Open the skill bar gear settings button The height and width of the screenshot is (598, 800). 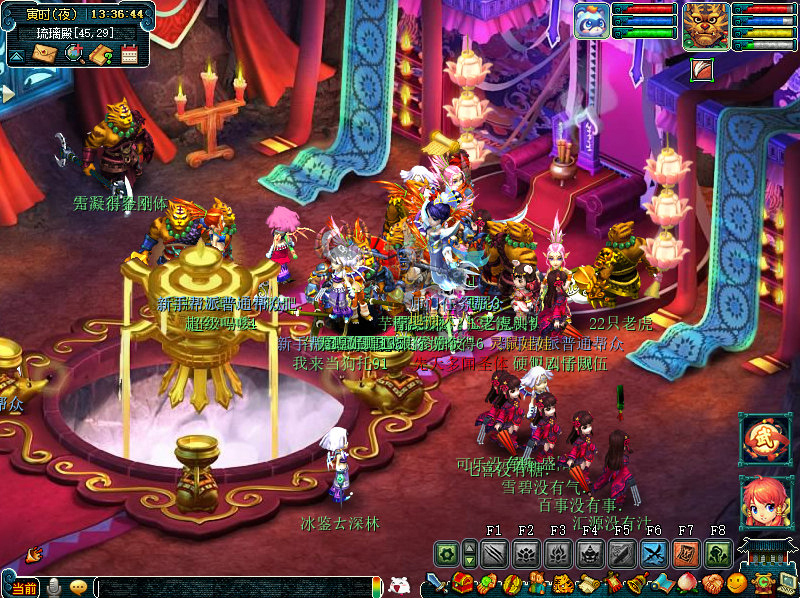click(446, 552)
